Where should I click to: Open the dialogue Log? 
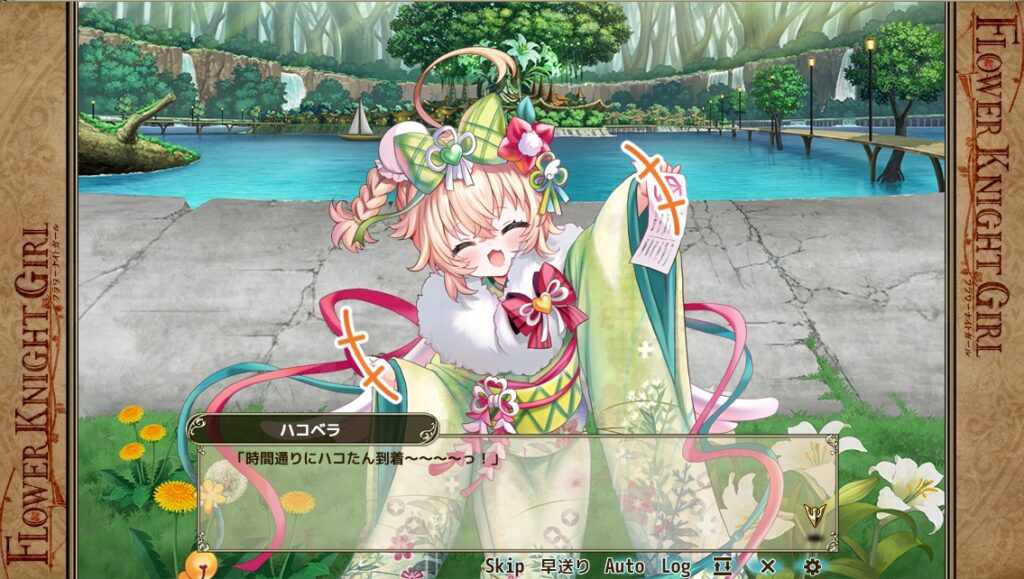point(675,566)
